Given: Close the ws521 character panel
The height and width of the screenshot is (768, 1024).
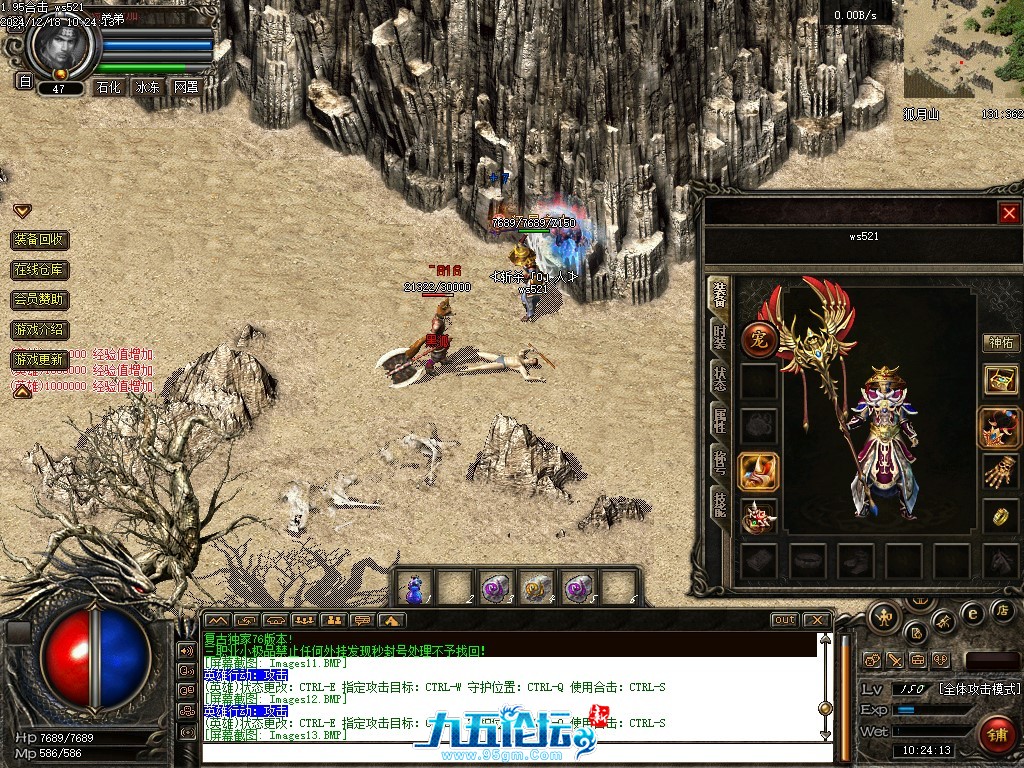Looking at the screenshot, I should pos(1009,213).
